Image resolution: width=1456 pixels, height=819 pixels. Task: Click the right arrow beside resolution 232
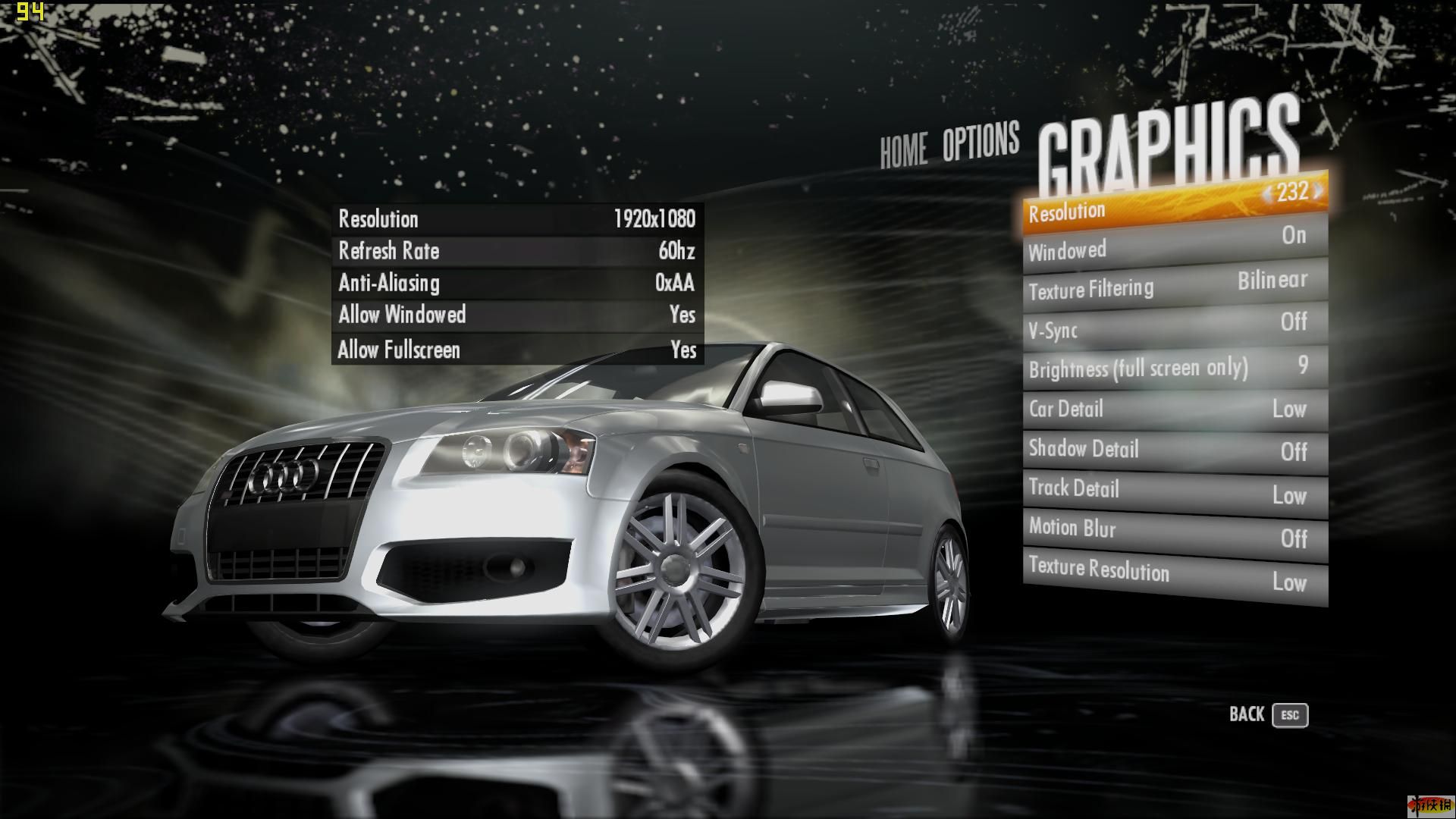click(x=1318, y=191)
